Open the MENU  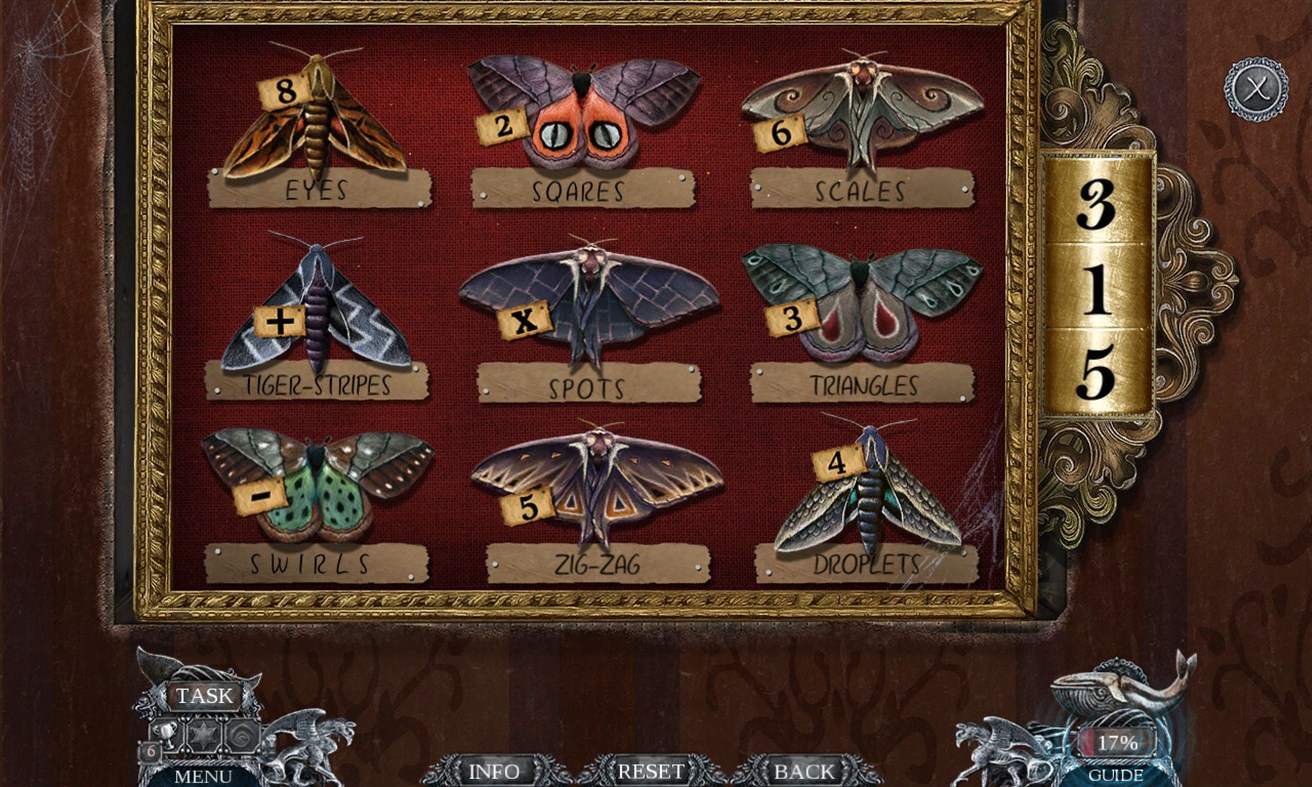point(204,775)
